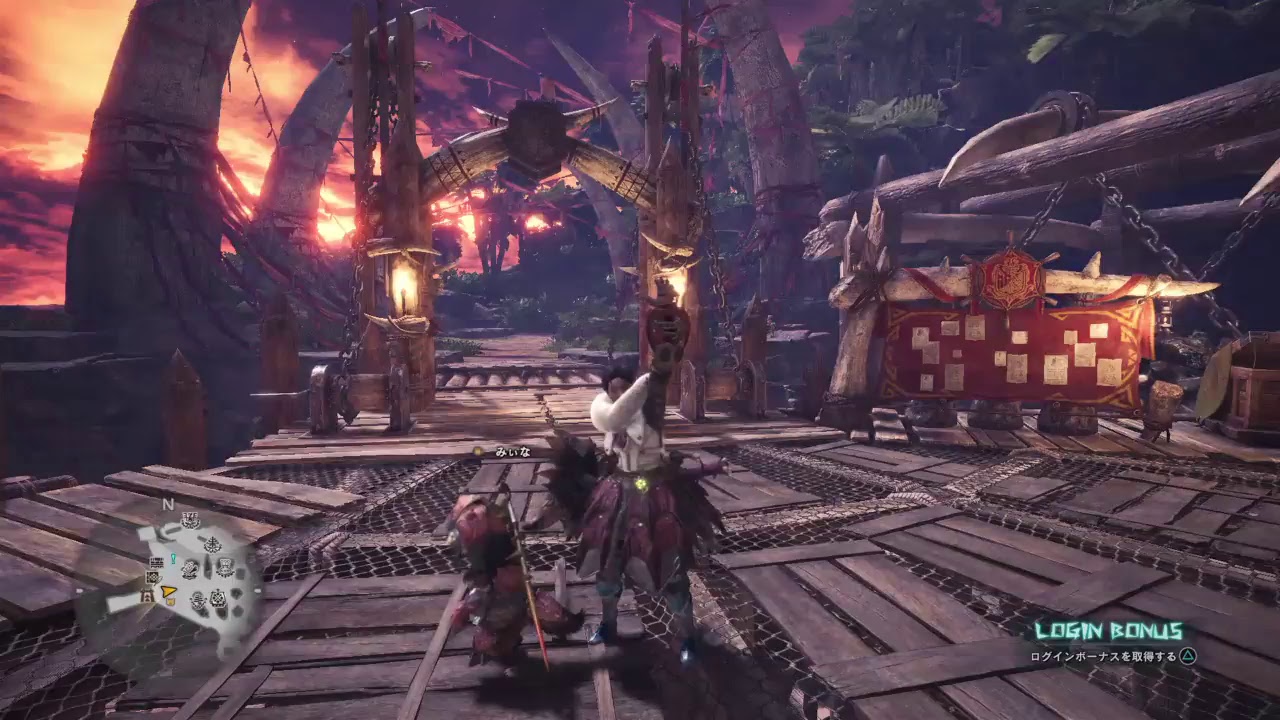Click the N compass letter above the minimap
This screenshot has height=720, width=1280.
tap(167, 504)
